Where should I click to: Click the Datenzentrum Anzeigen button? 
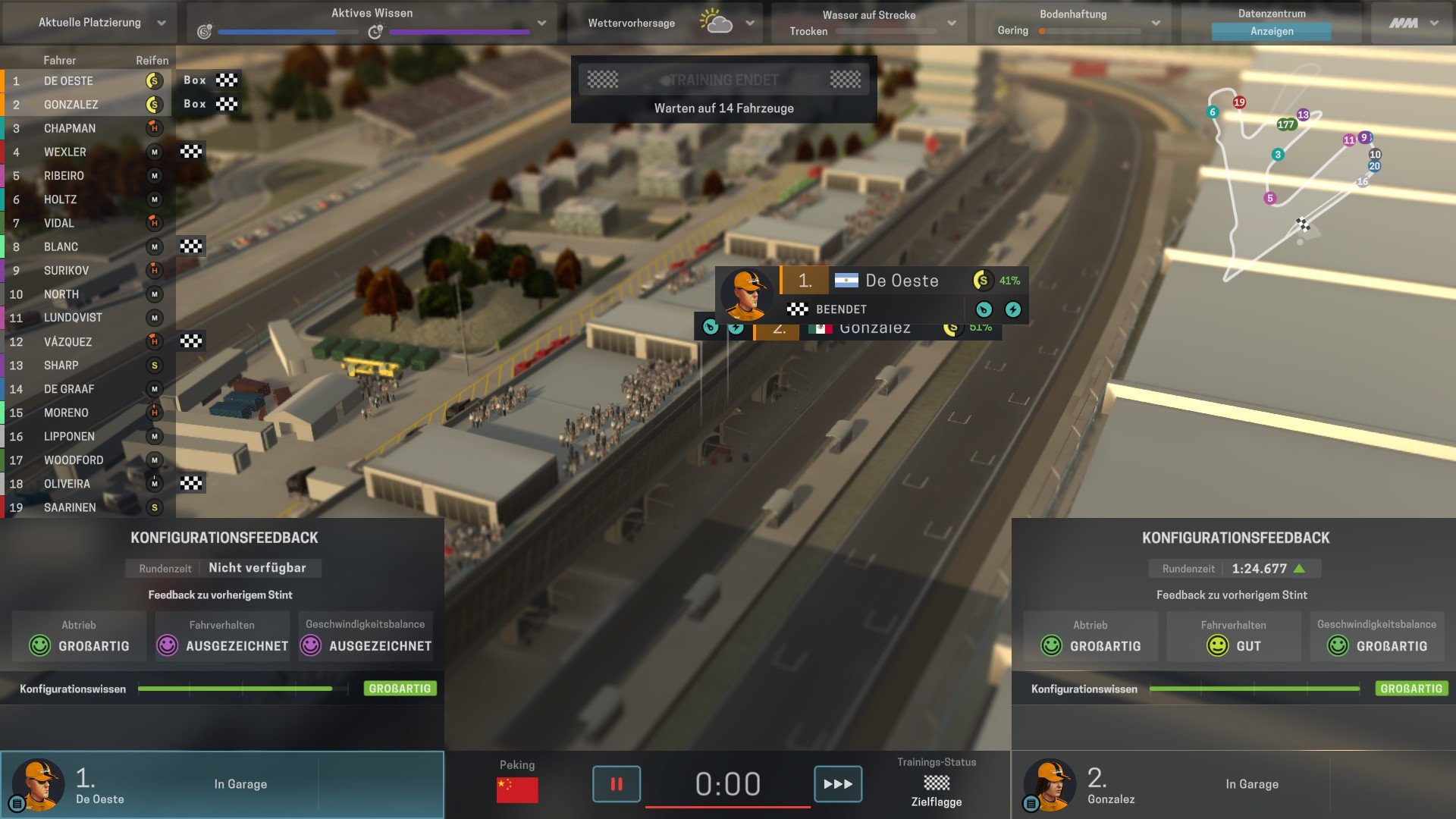pyautogui.click(x=1271, y=31)
